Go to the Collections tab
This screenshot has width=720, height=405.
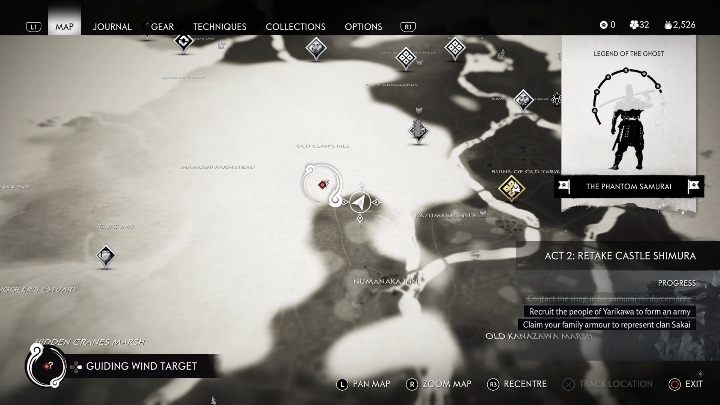[295, 26]
